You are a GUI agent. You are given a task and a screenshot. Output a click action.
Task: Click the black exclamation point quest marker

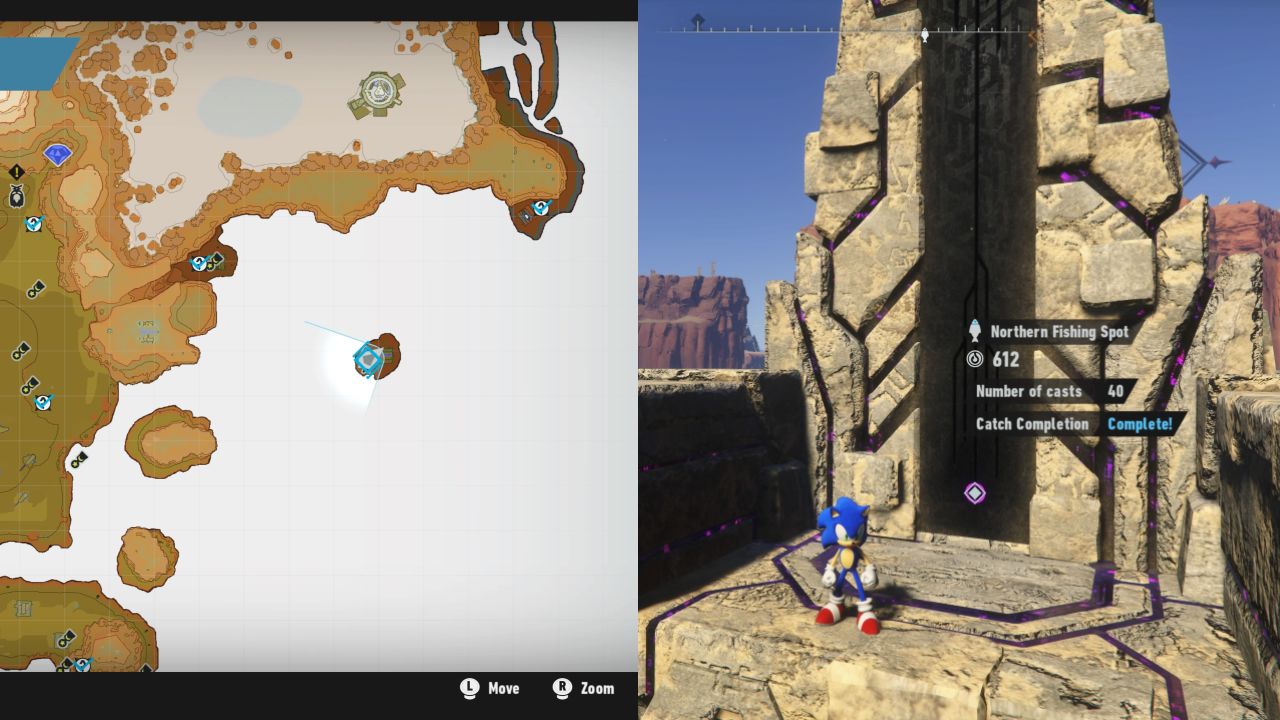[15, 171]
